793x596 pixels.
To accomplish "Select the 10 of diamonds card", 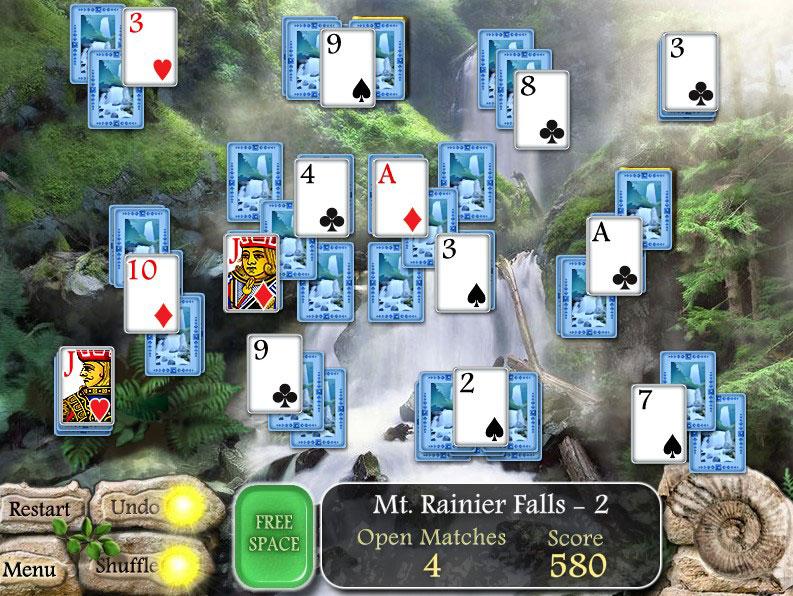I will (152, 292).
